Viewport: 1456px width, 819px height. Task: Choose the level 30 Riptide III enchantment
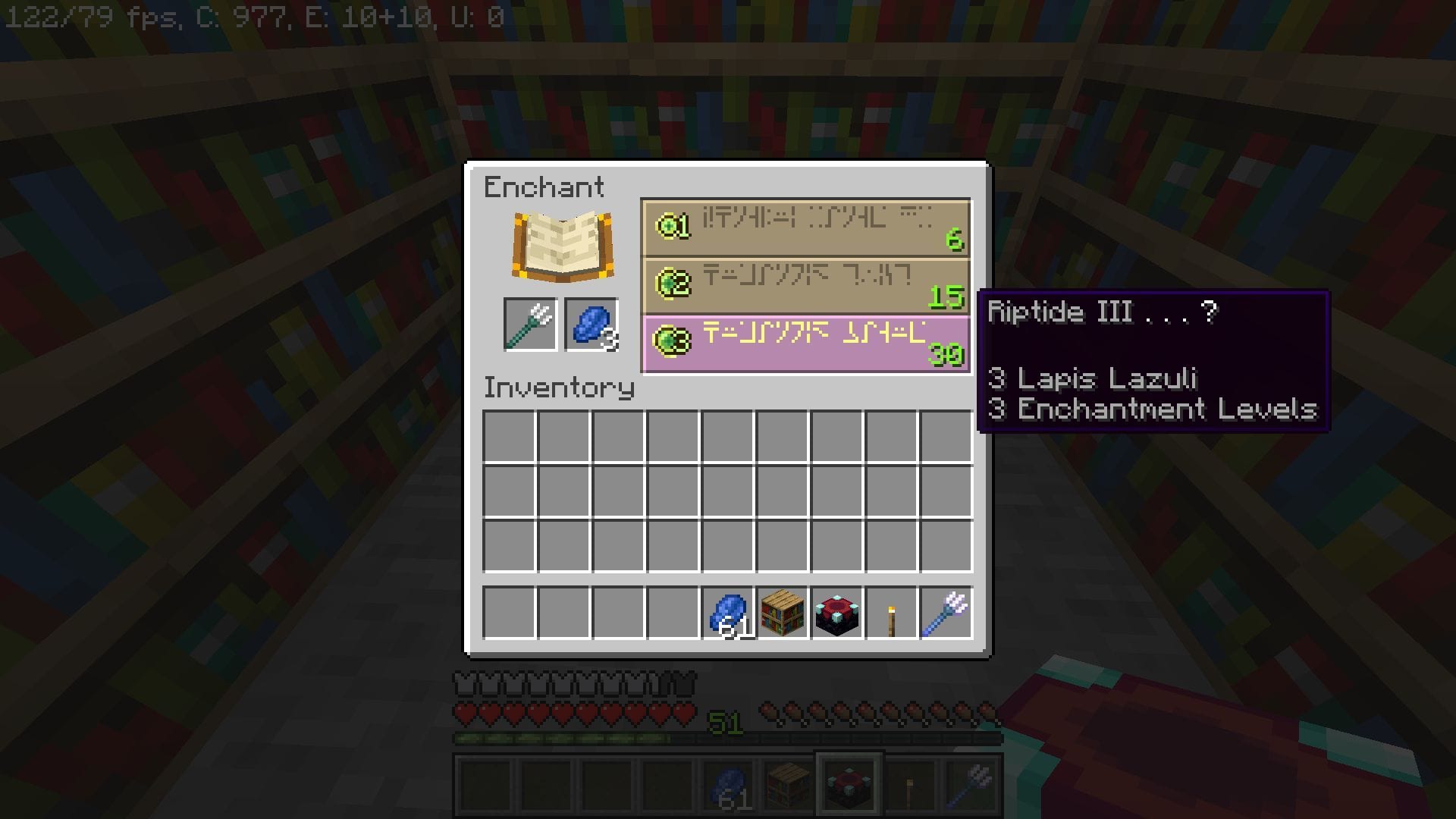click(x=805, y=343)
